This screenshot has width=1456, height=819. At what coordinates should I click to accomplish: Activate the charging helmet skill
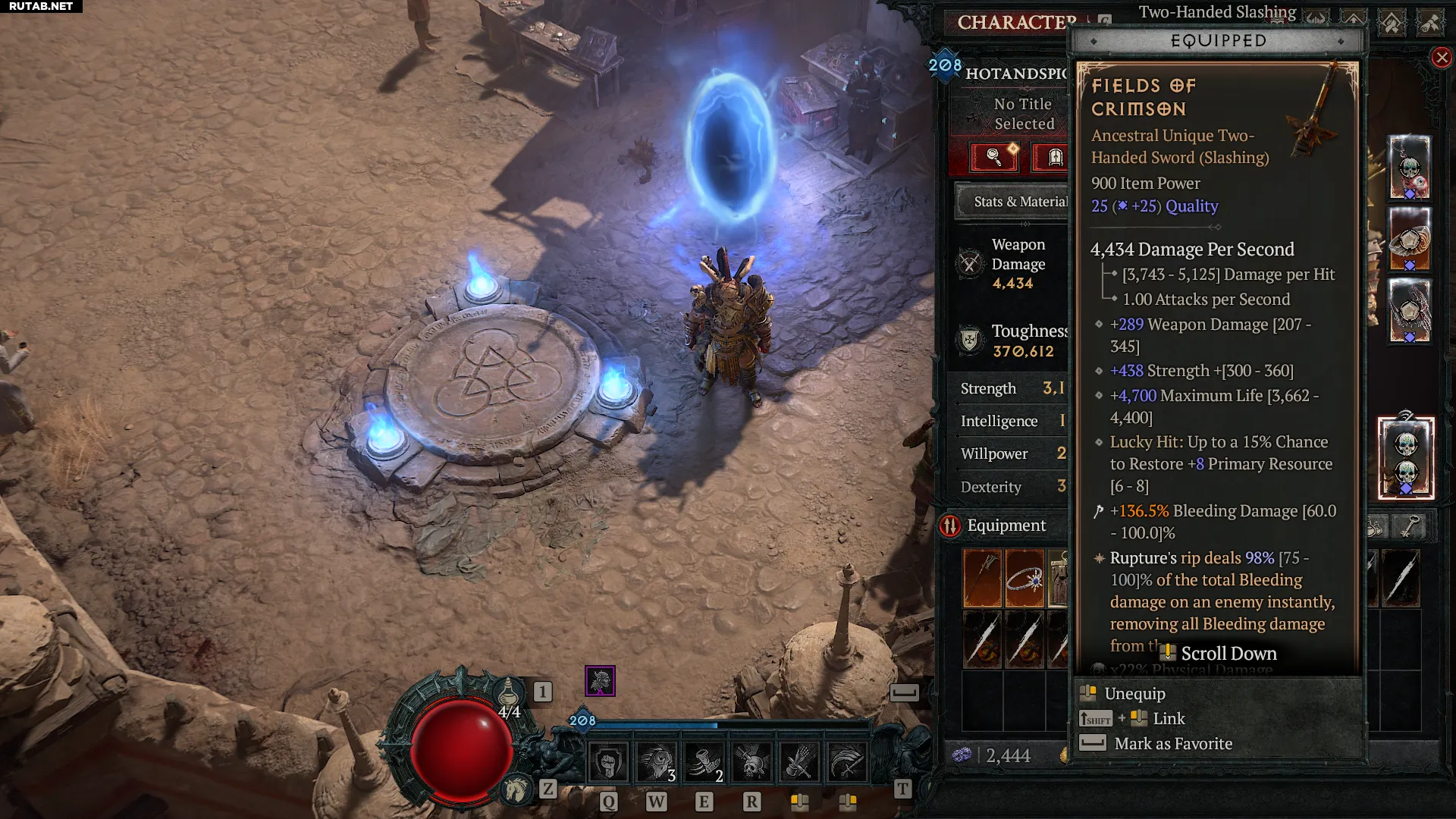pyautogui.click(x=656, y=762)
